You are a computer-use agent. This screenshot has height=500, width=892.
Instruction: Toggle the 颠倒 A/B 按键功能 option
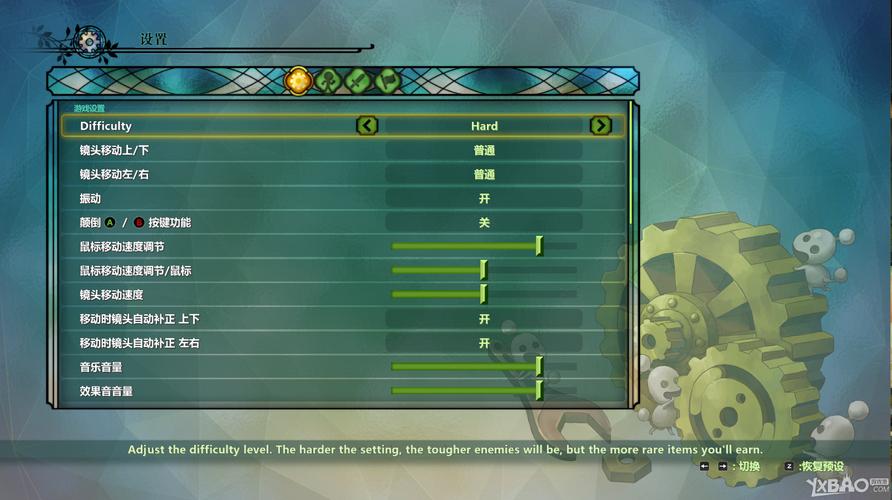click(x=484, y=223)
